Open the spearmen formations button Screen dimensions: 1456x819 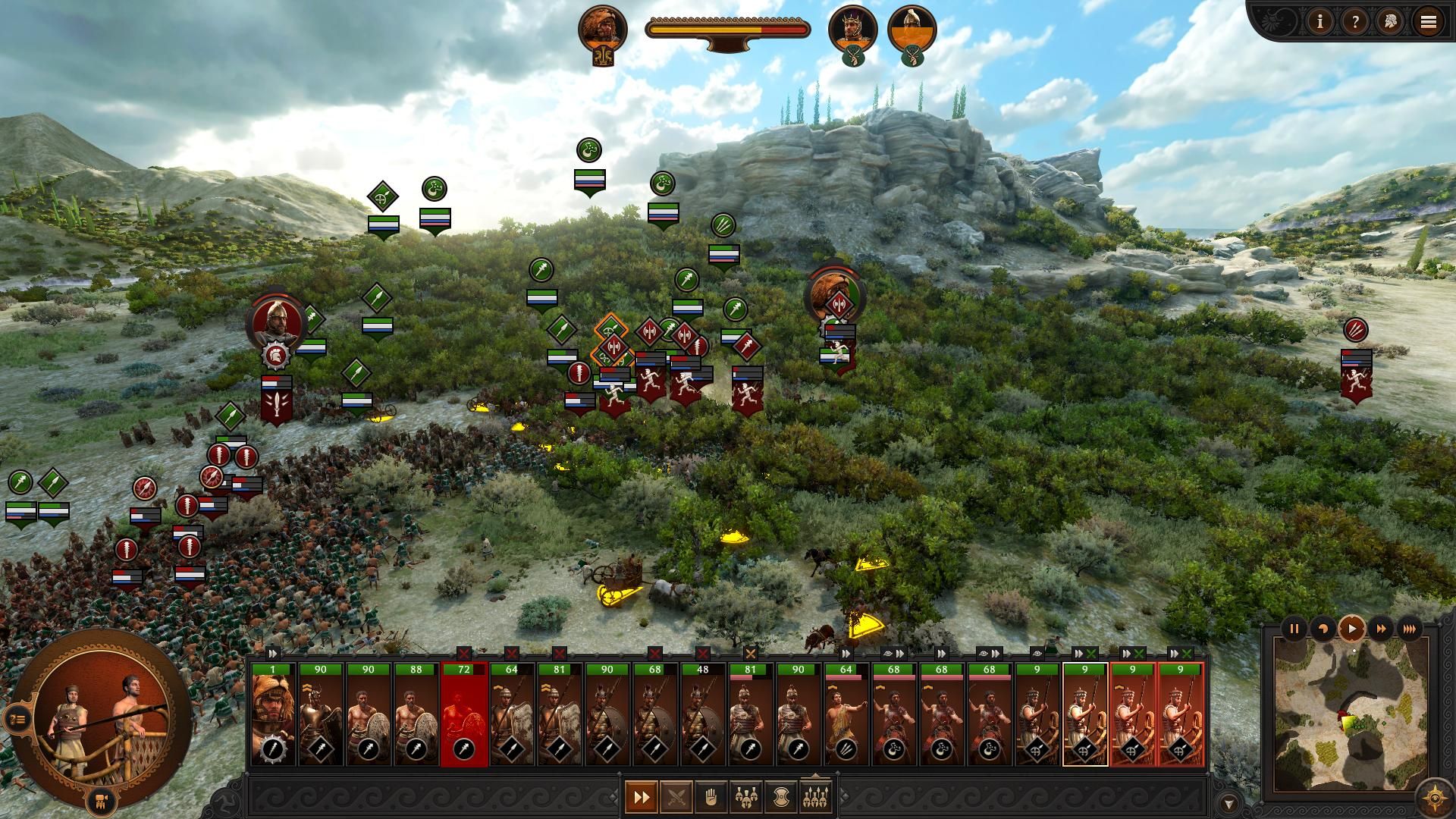816,797
